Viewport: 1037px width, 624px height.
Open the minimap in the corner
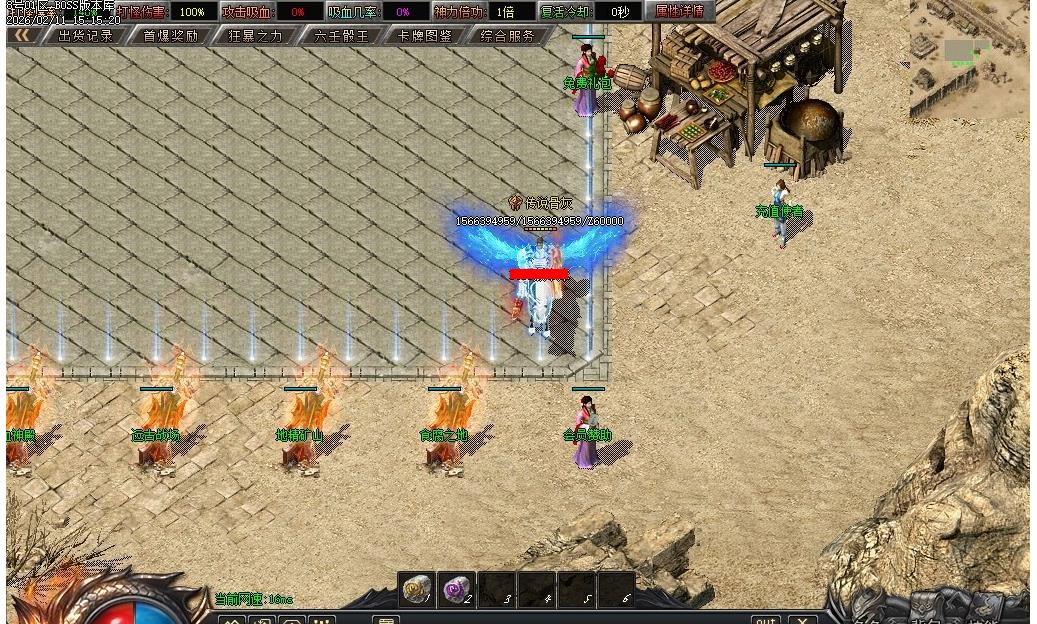point(968,60)
